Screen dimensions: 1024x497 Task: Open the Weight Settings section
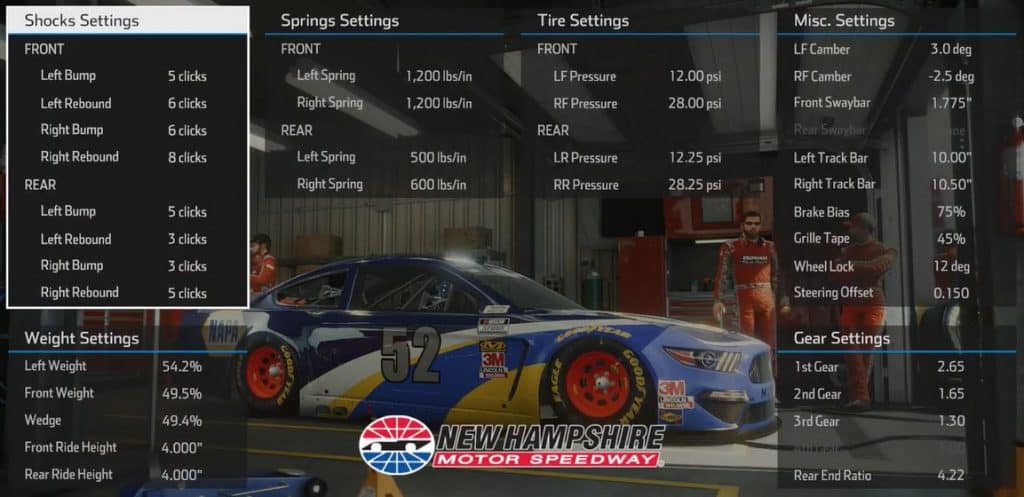[82, 338]
